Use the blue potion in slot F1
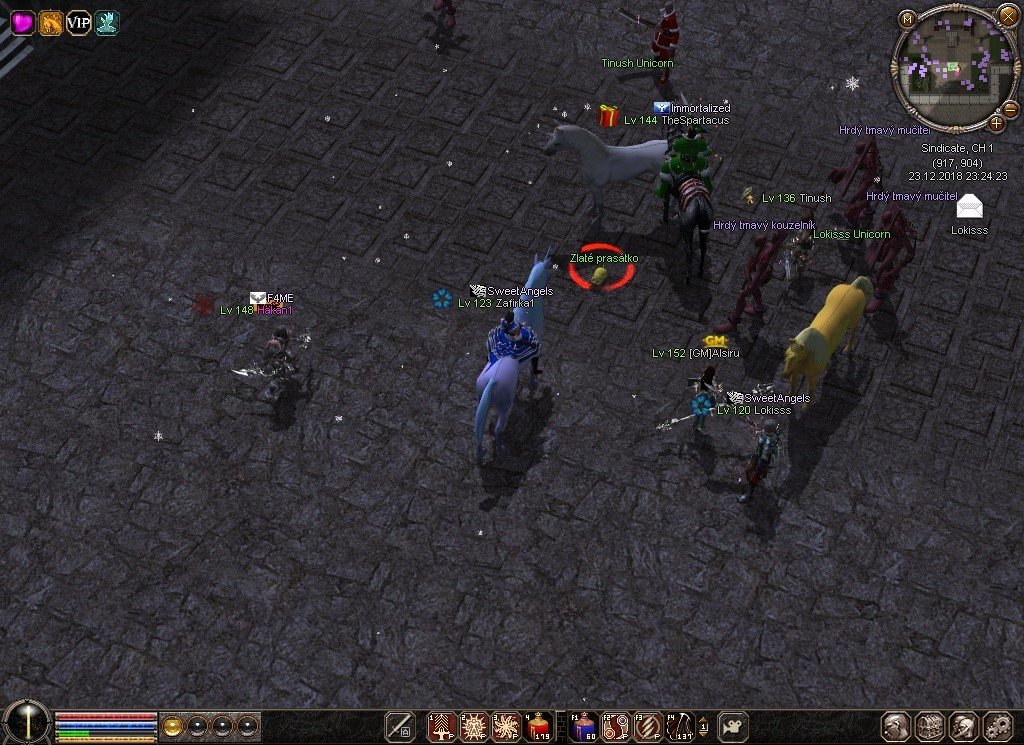Viewport: 1024px width, 745px height. [583, 726]
